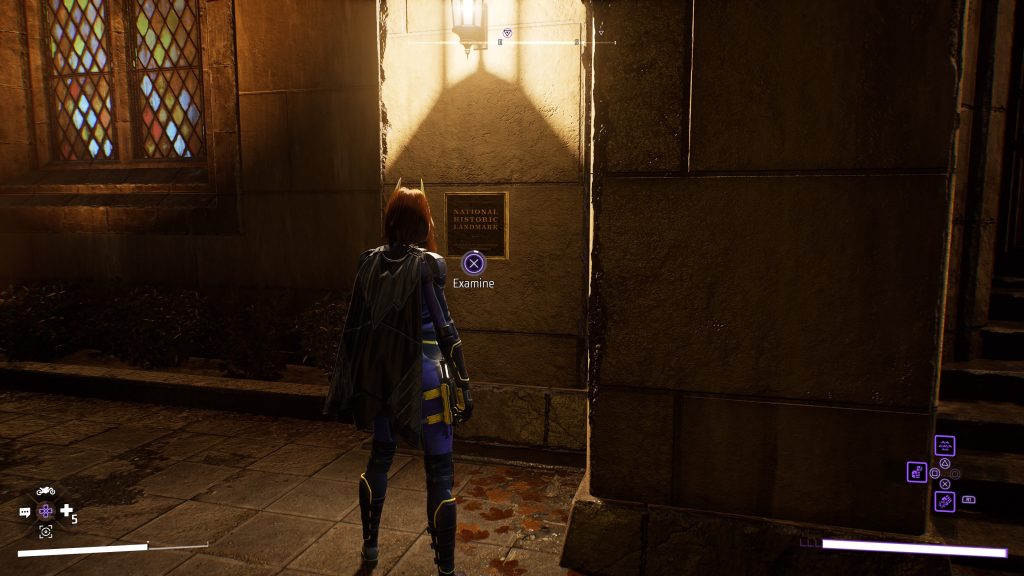Select the Batcycle motorcycle icon
Screen dimensions: 1024x576
click(45, 491)
